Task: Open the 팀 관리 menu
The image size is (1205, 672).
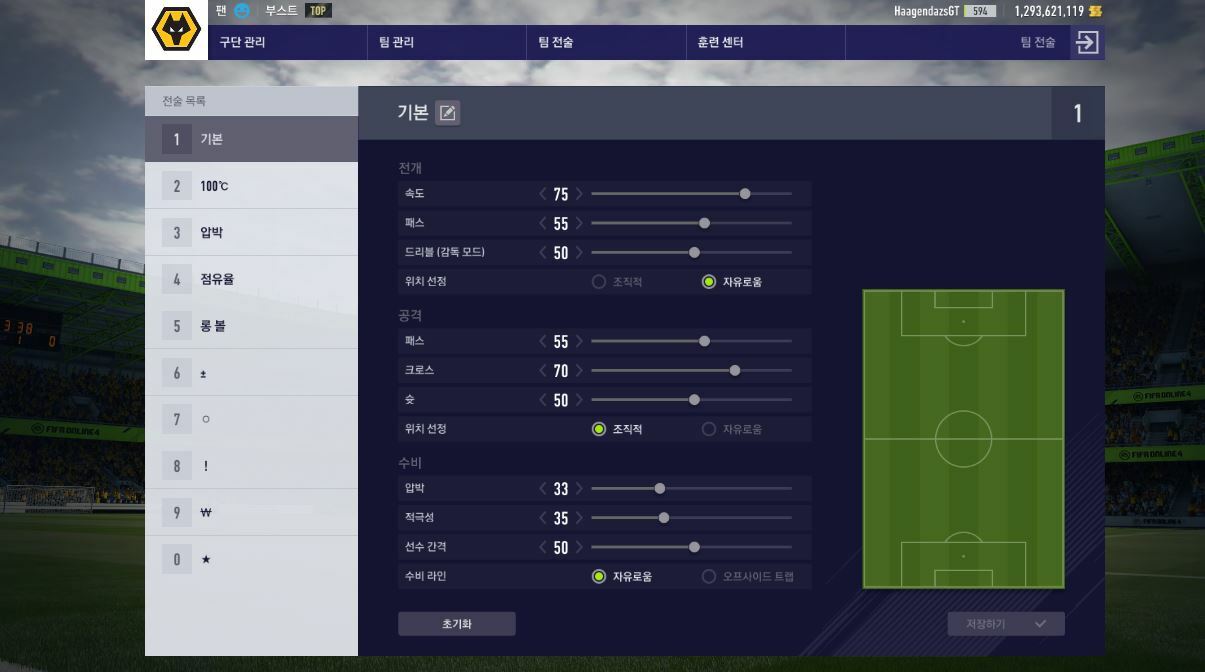Action: (396, 42)
